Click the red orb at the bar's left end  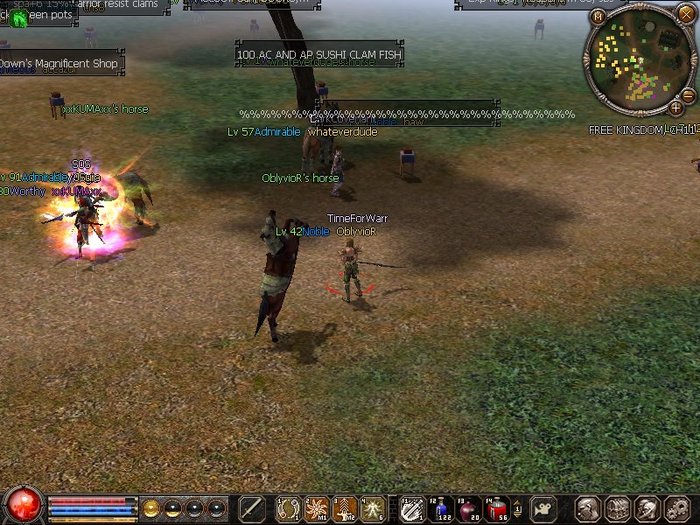tap(23, 505)
